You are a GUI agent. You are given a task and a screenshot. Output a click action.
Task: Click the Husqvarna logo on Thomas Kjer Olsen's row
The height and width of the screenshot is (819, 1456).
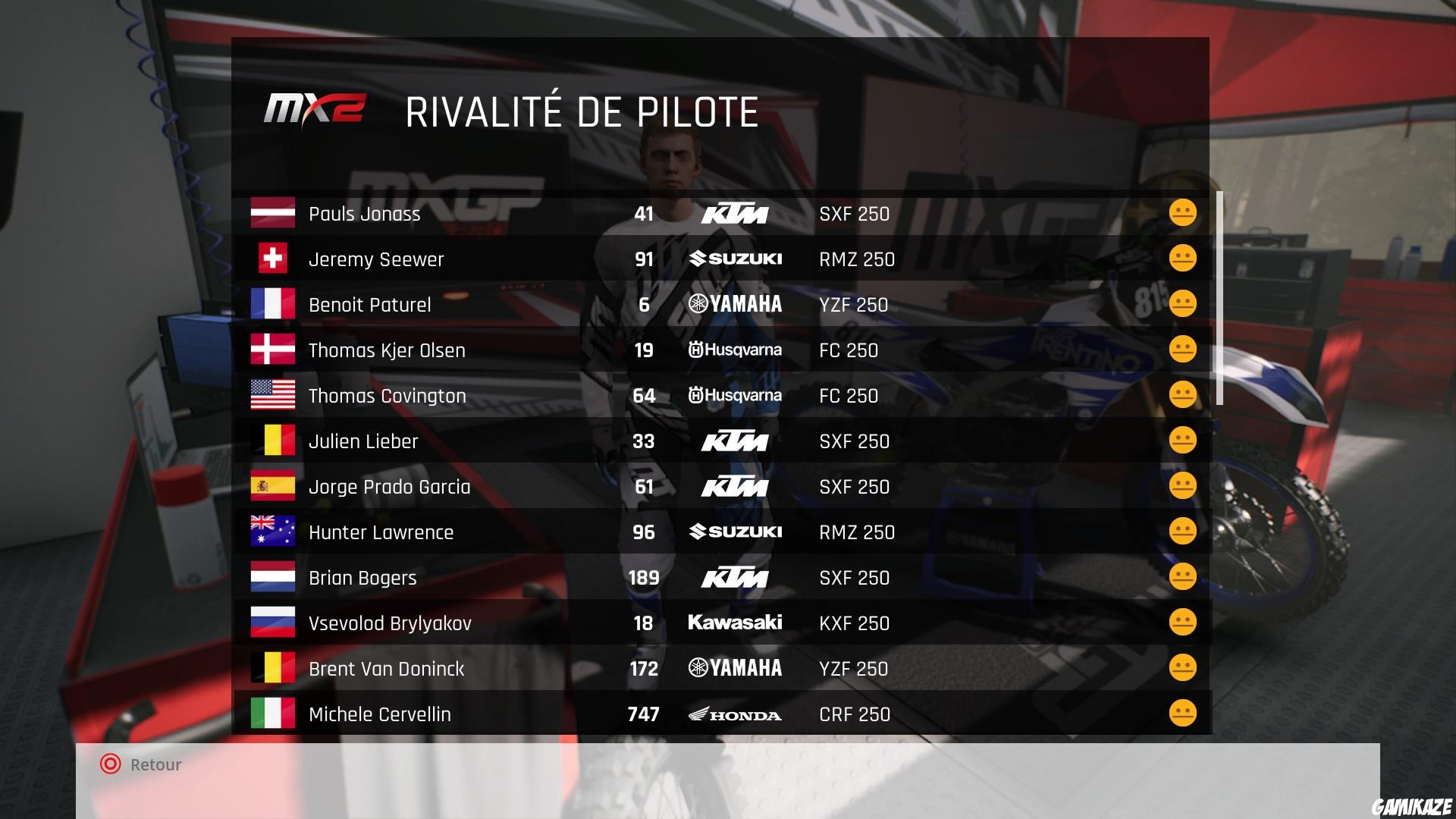click(x=735, y=350)
